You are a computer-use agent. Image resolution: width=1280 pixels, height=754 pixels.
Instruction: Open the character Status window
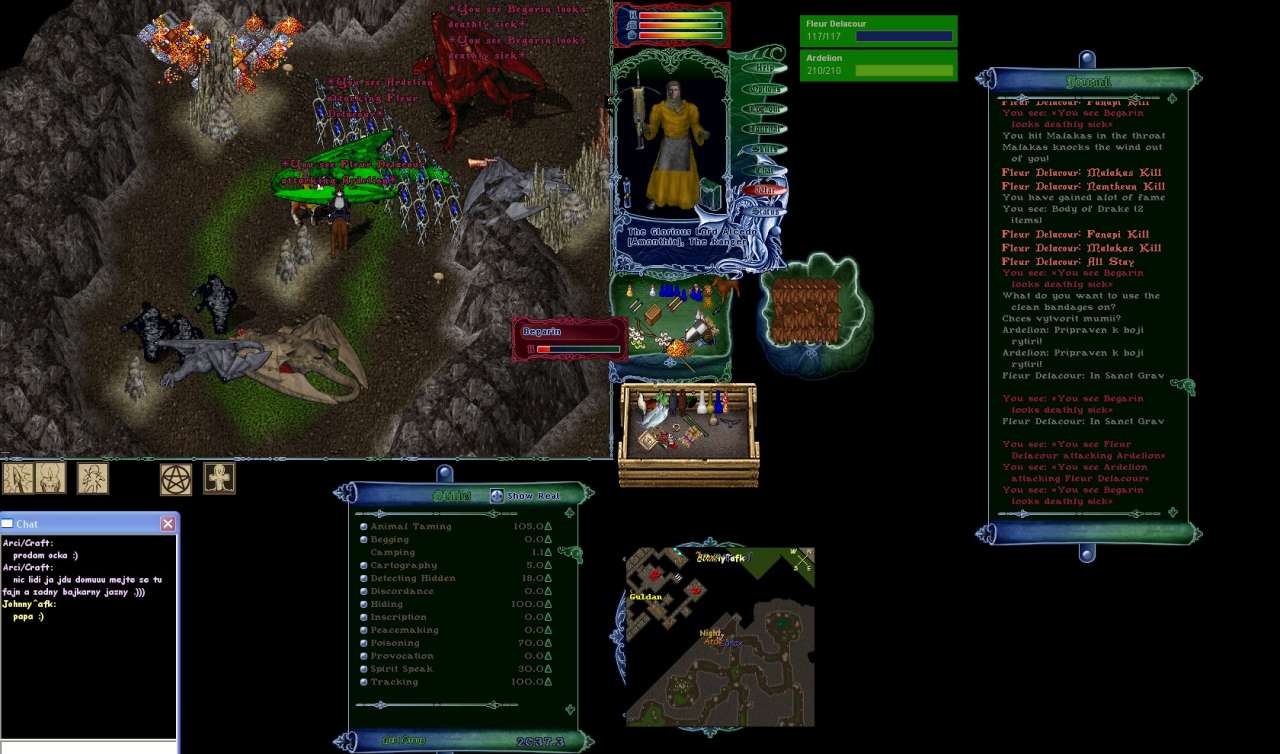765,211
